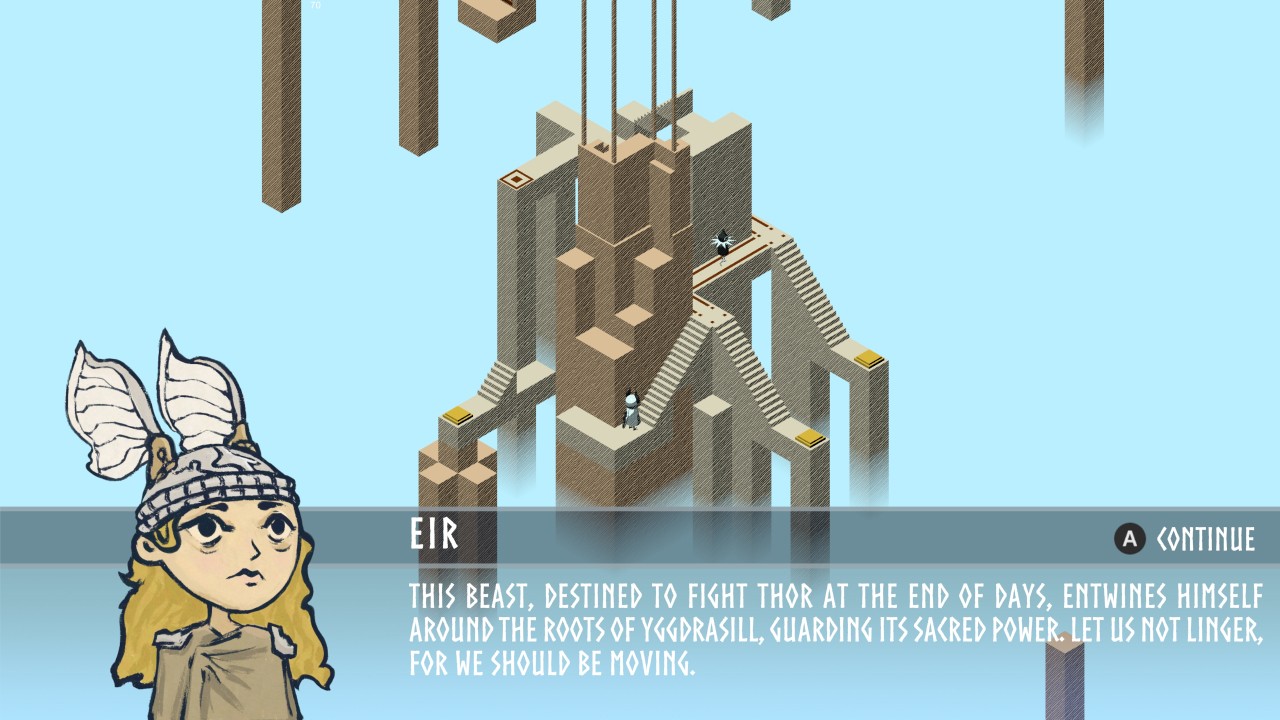Click the A button continue icon
The image size is (1280, 720).
coord(1128,537)
